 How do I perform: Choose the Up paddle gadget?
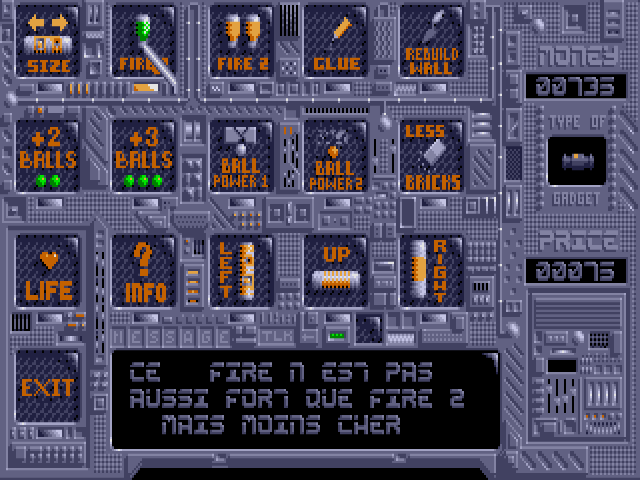tap(336, 270)
